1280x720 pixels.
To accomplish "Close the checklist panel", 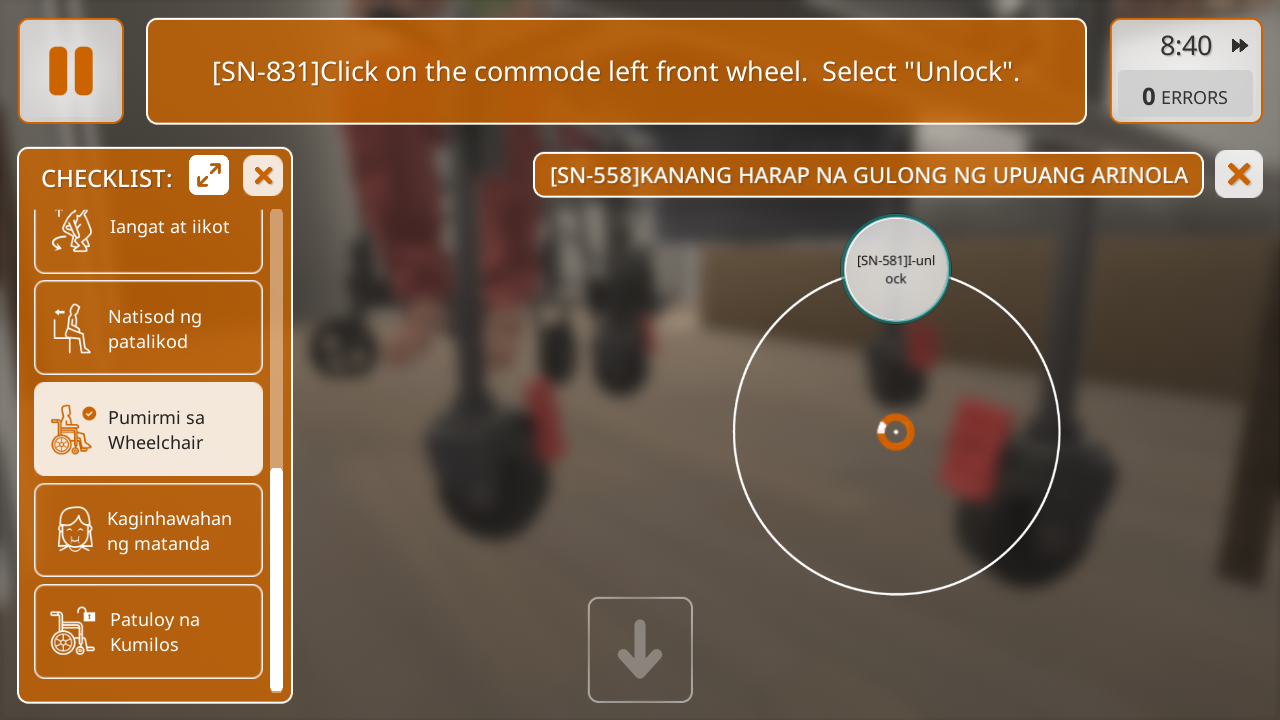I will pos(263,176).
